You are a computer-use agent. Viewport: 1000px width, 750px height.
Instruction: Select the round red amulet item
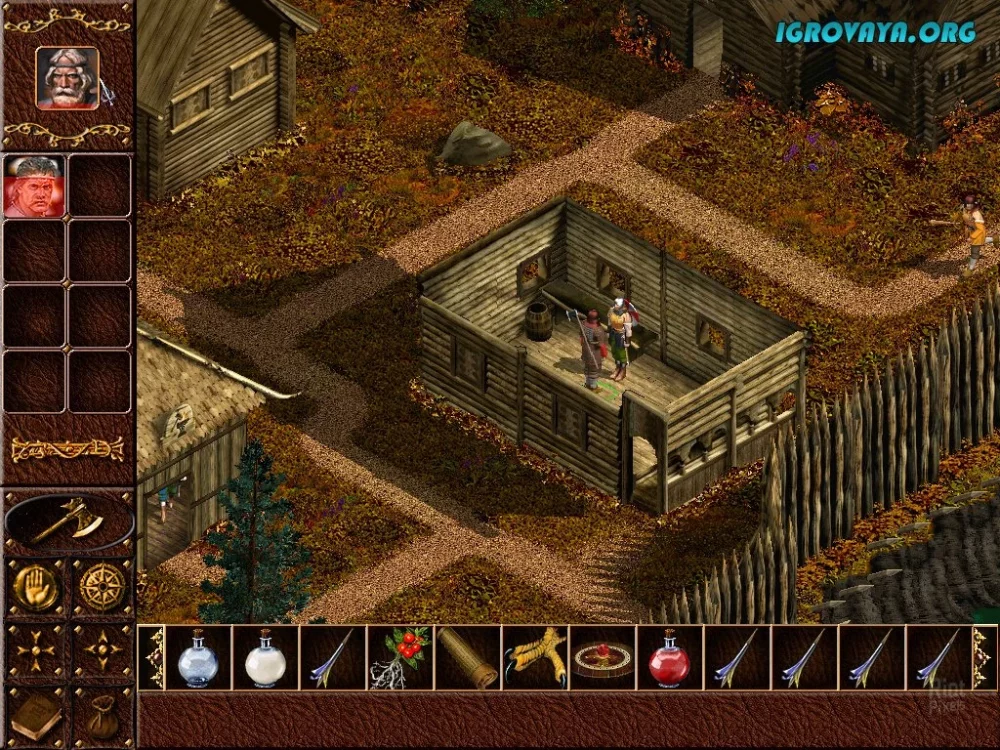coord(602,658)
